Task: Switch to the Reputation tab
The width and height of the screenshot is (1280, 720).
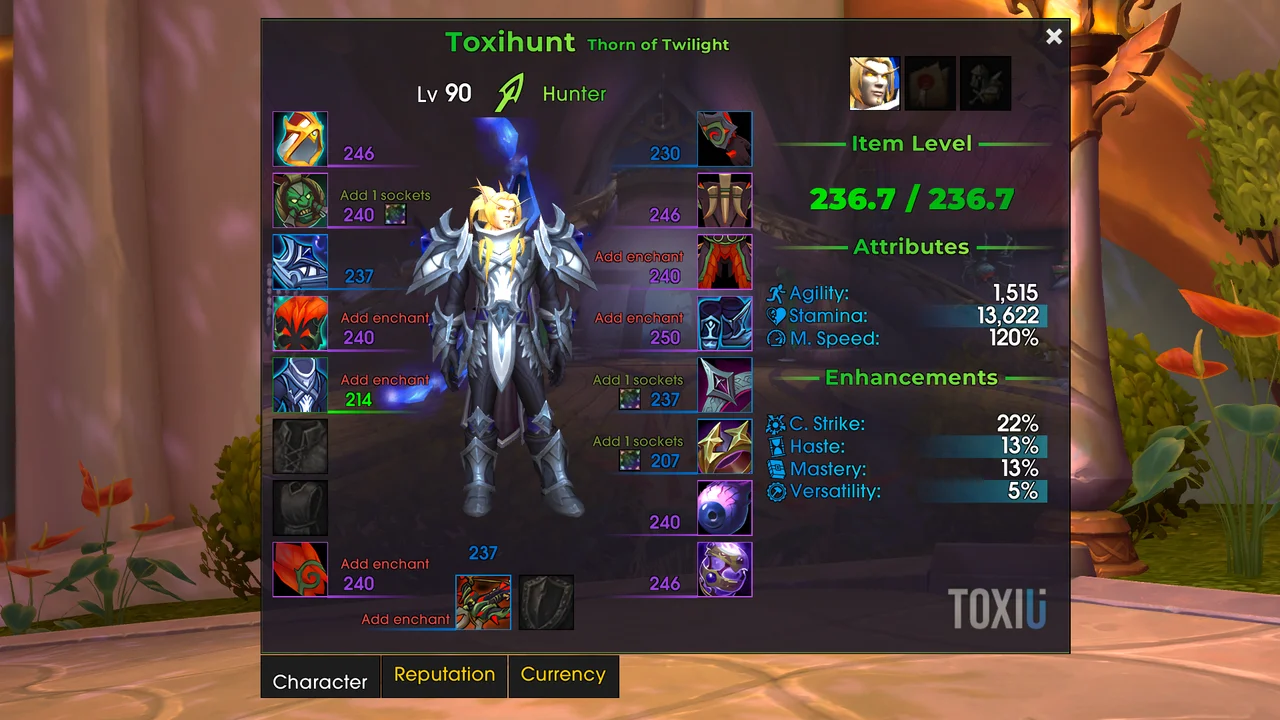Action: click(444, 675)
